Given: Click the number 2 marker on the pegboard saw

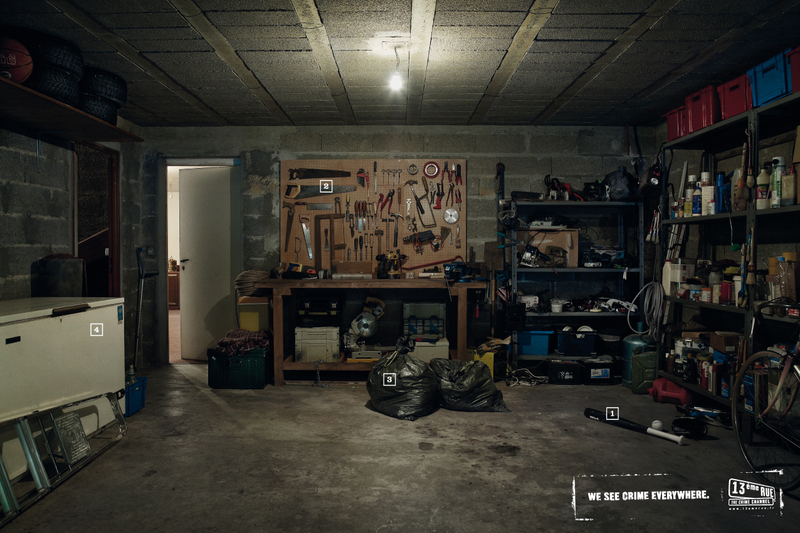Looking at the screenshot, I should coord(326,186).
